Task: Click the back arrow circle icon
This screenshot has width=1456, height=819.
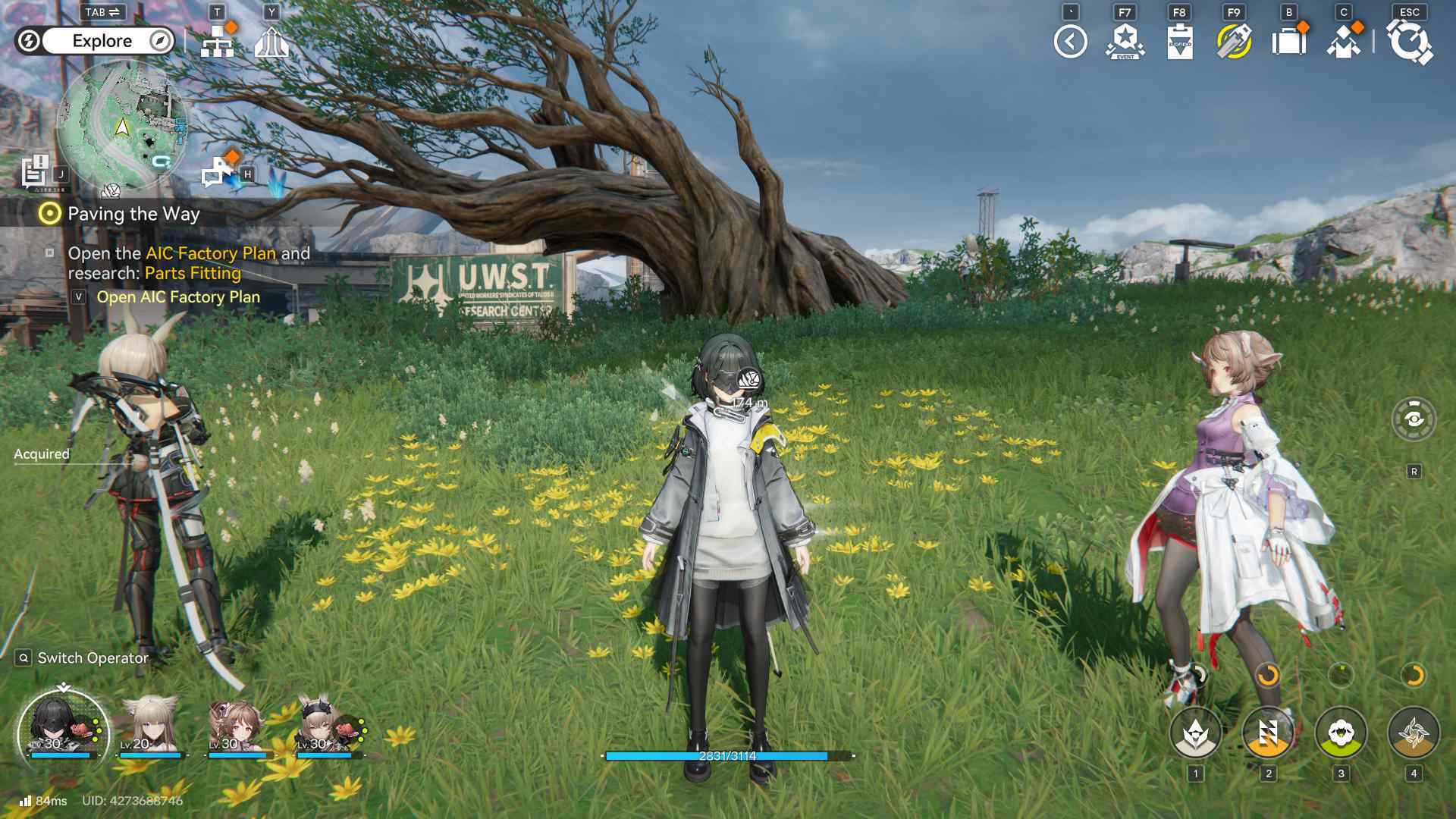Action: 1070,42
